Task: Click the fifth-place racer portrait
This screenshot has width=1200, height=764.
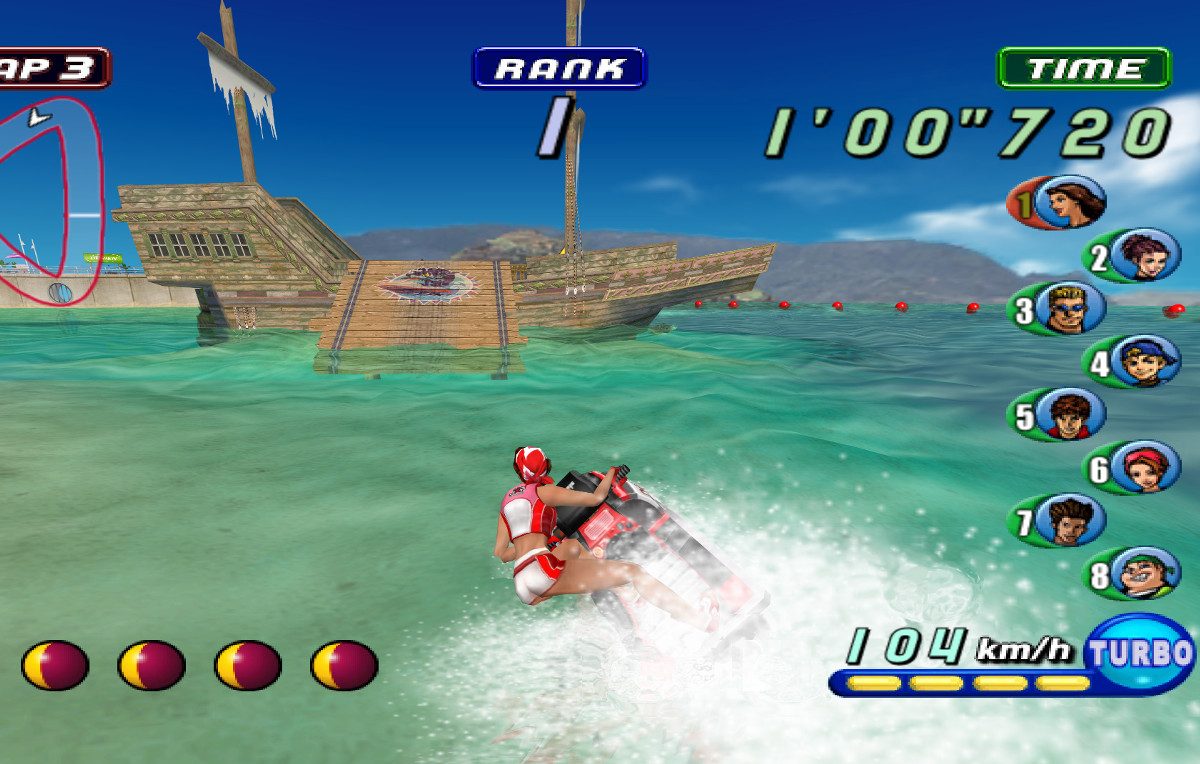Action: point(1071,414)
